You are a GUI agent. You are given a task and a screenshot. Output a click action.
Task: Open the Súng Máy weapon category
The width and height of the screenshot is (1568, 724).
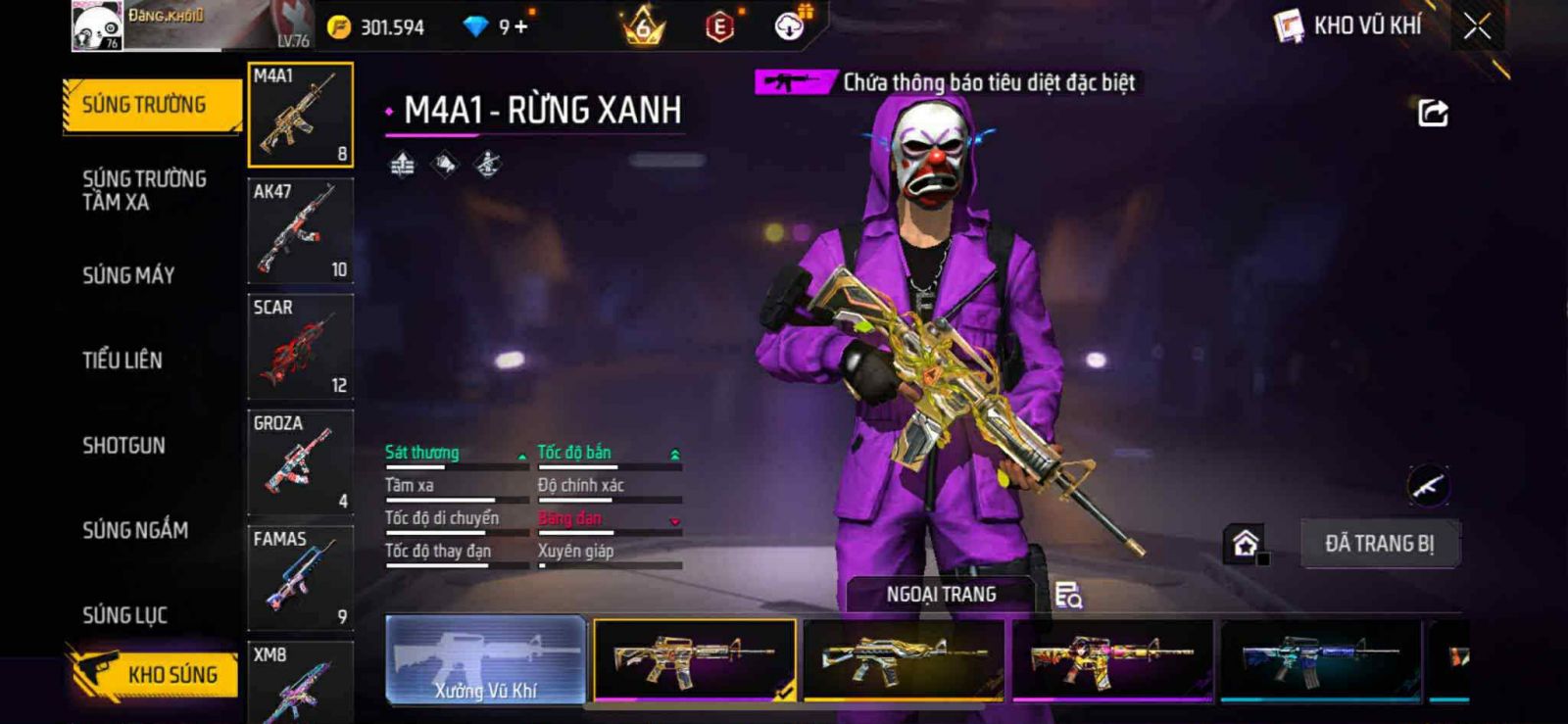point(128,275)
